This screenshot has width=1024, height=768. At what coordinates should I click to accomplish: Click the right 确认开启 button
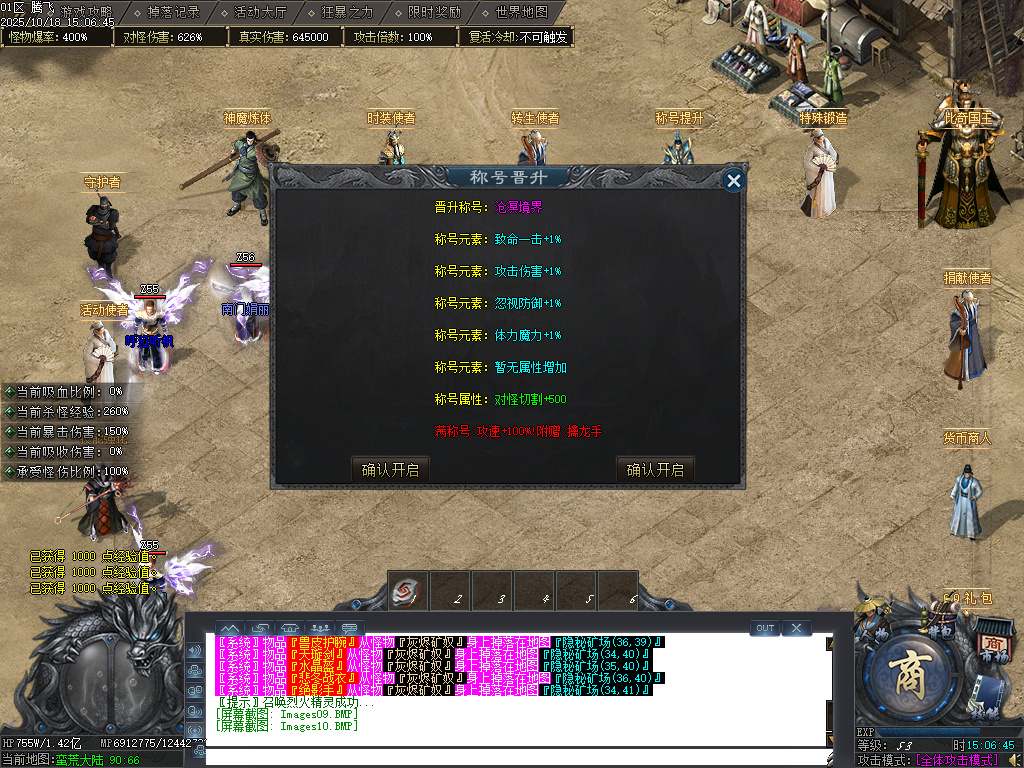pyautogui.click(x=655, y=469)
